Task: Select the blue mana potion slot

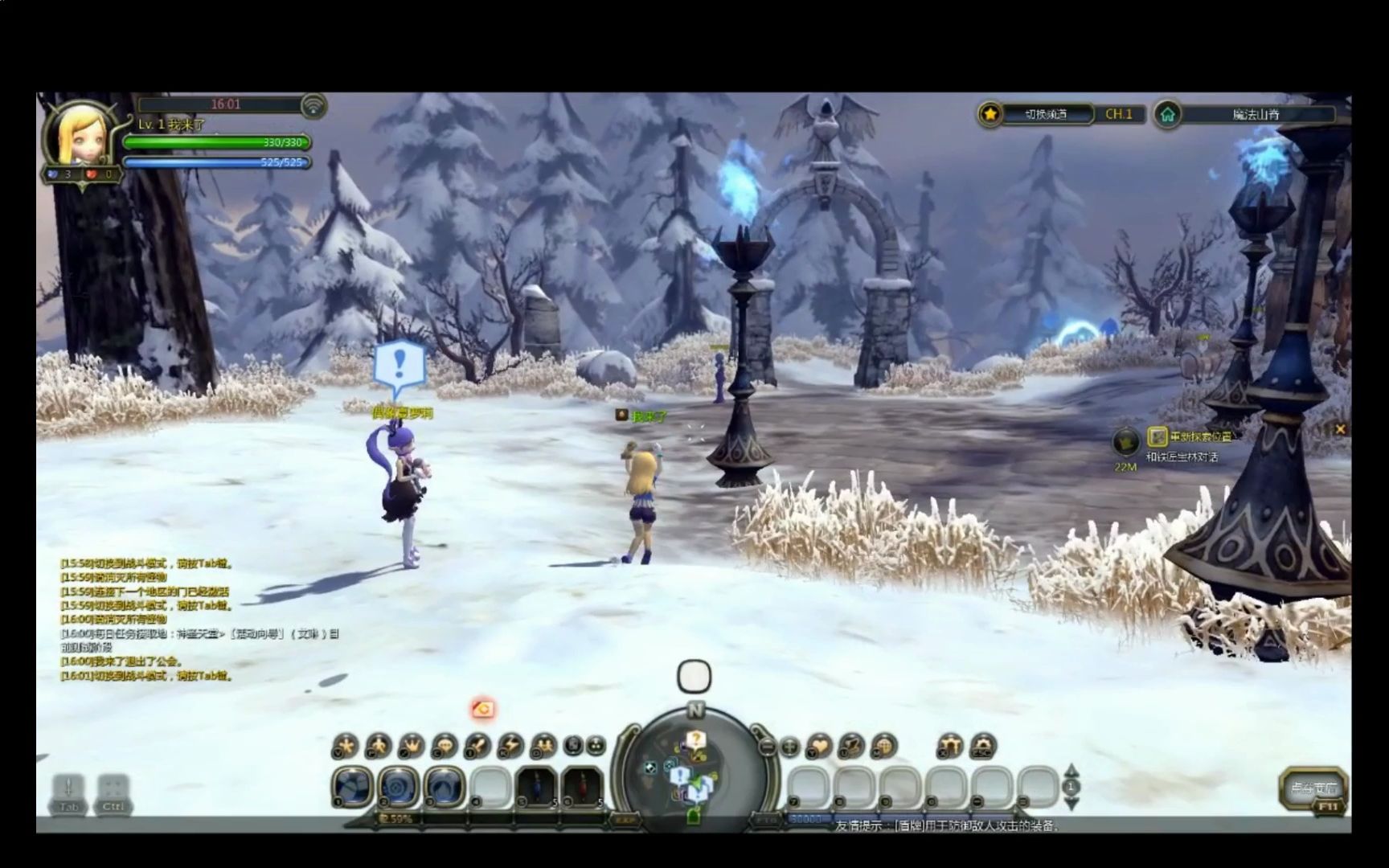Action: [536, 786]
